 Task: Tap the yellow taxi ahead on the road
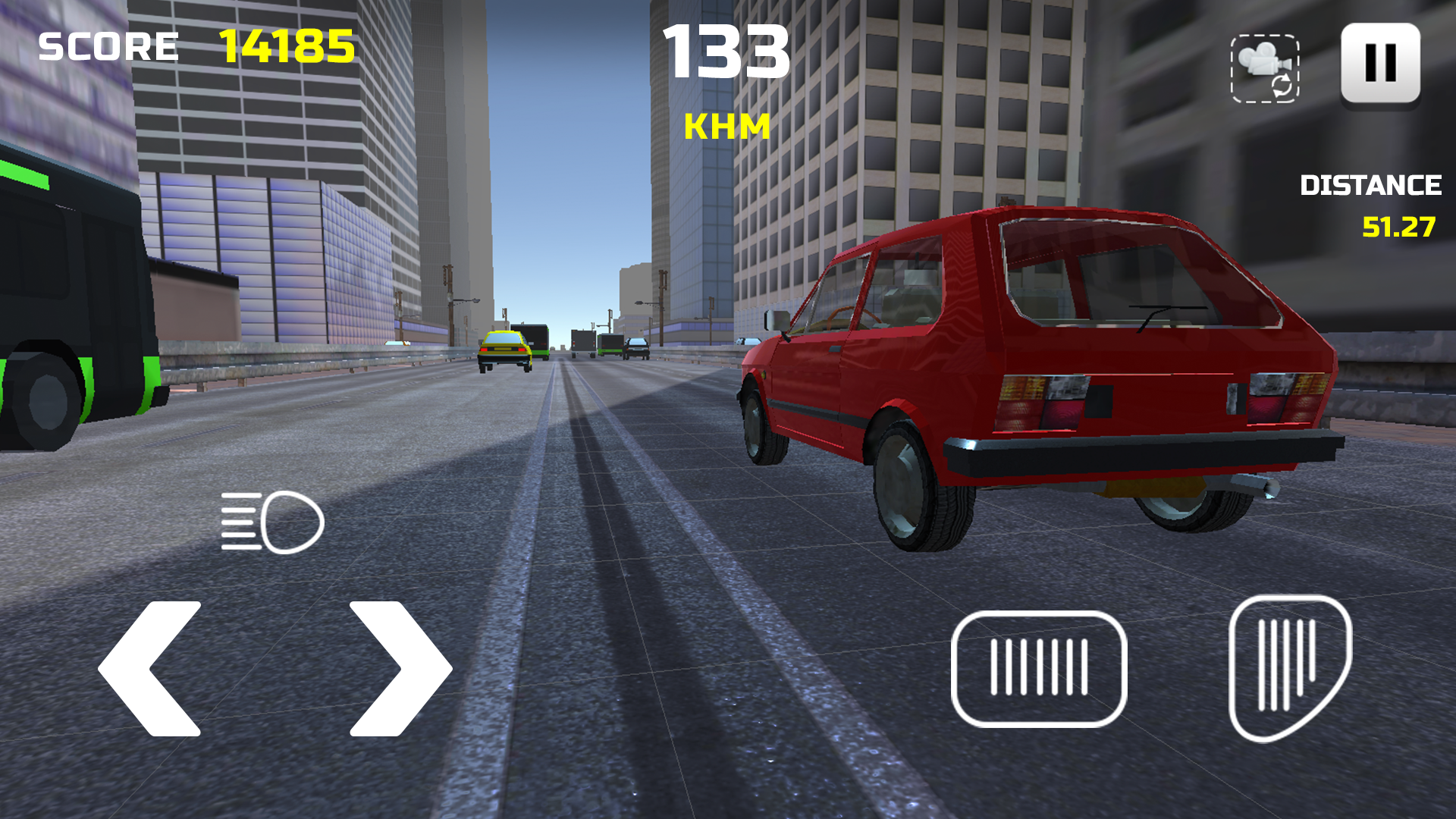[507, 350]
